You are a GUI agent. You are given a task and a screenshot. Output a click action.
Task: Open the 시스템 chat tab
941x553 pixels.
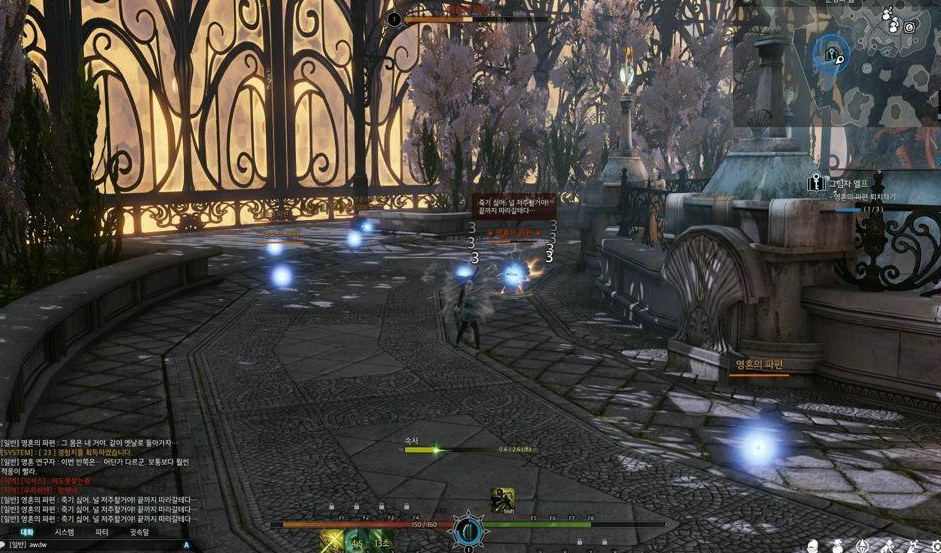(64, 532)
